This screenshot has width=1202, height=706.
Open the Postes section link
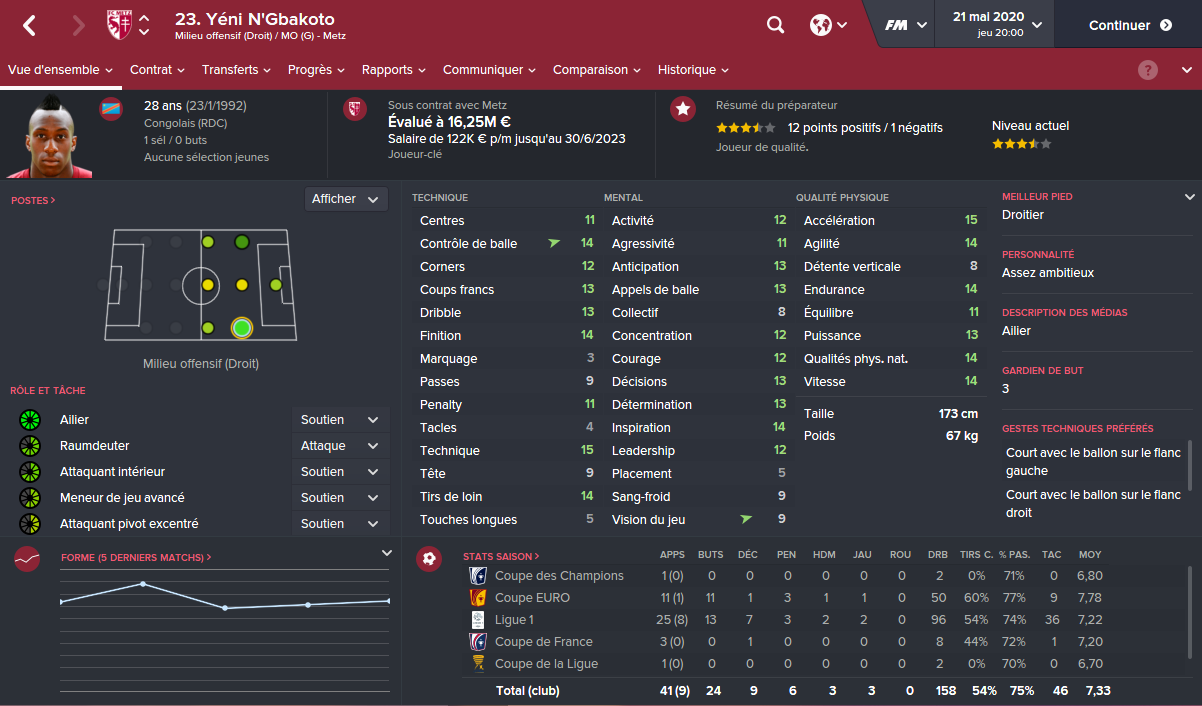click(x=33, y=201)
